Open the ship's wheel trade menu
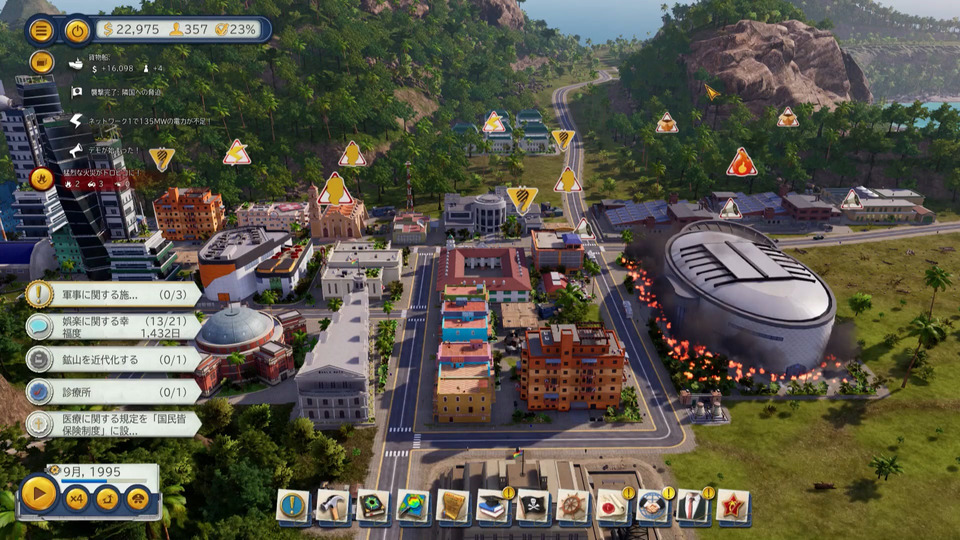 [573, 506]
